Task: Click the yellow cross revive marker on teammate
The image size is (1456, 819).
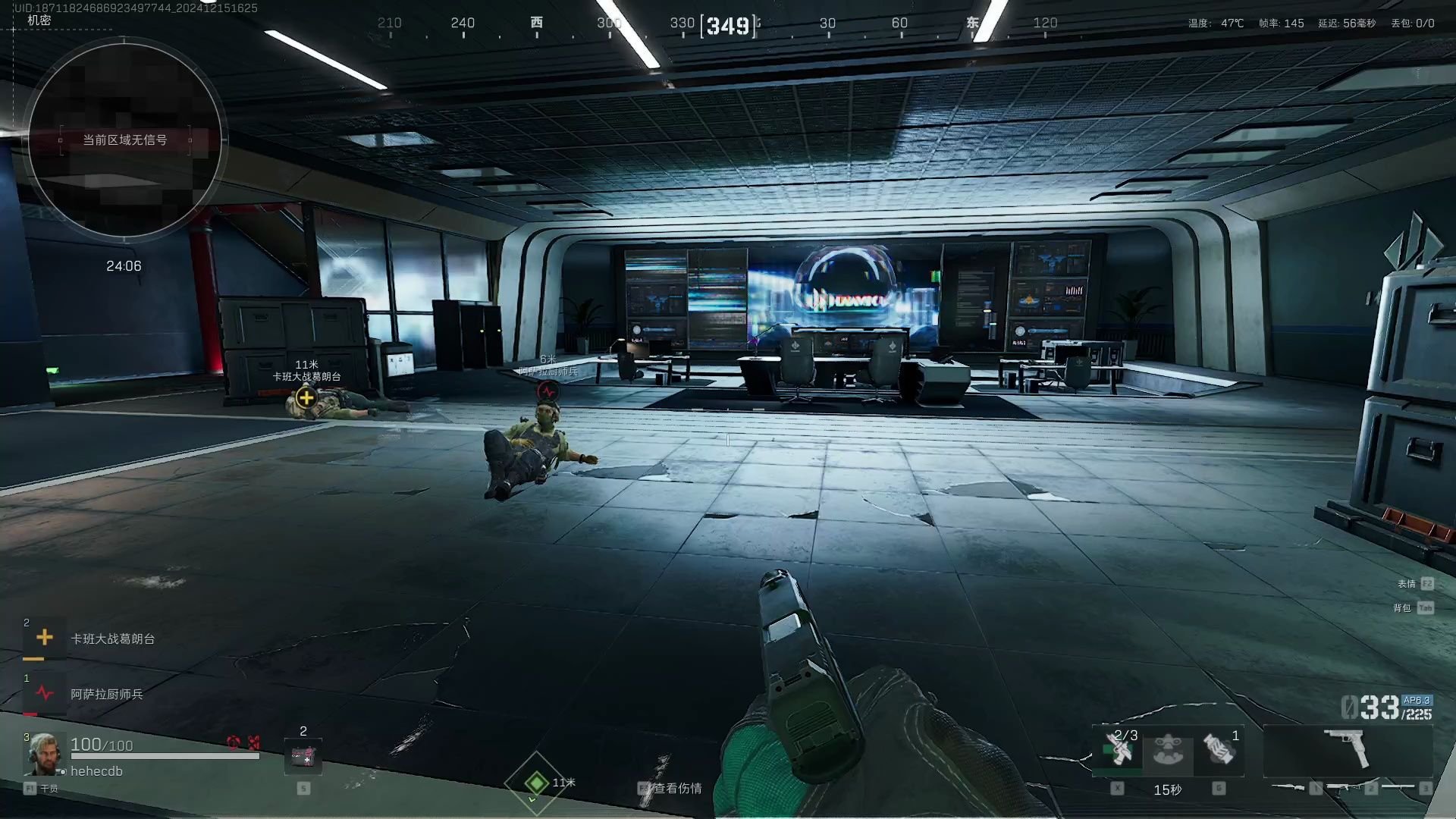Action: pyautogui.click(x=306, y=397)
